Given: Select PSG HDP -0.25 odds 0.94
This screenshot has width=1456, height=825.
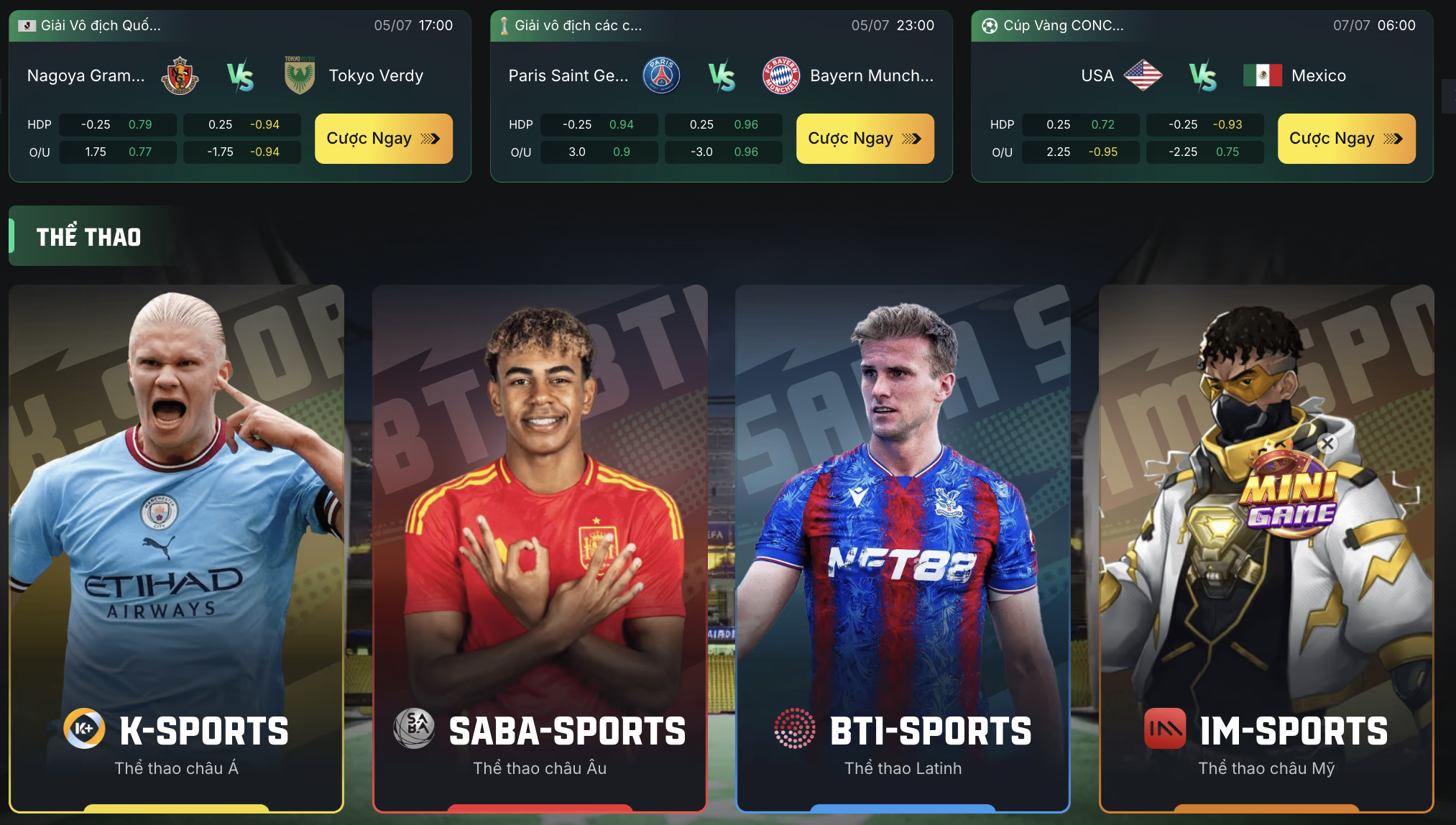Looking at the screenshot, I should point(599,125).
